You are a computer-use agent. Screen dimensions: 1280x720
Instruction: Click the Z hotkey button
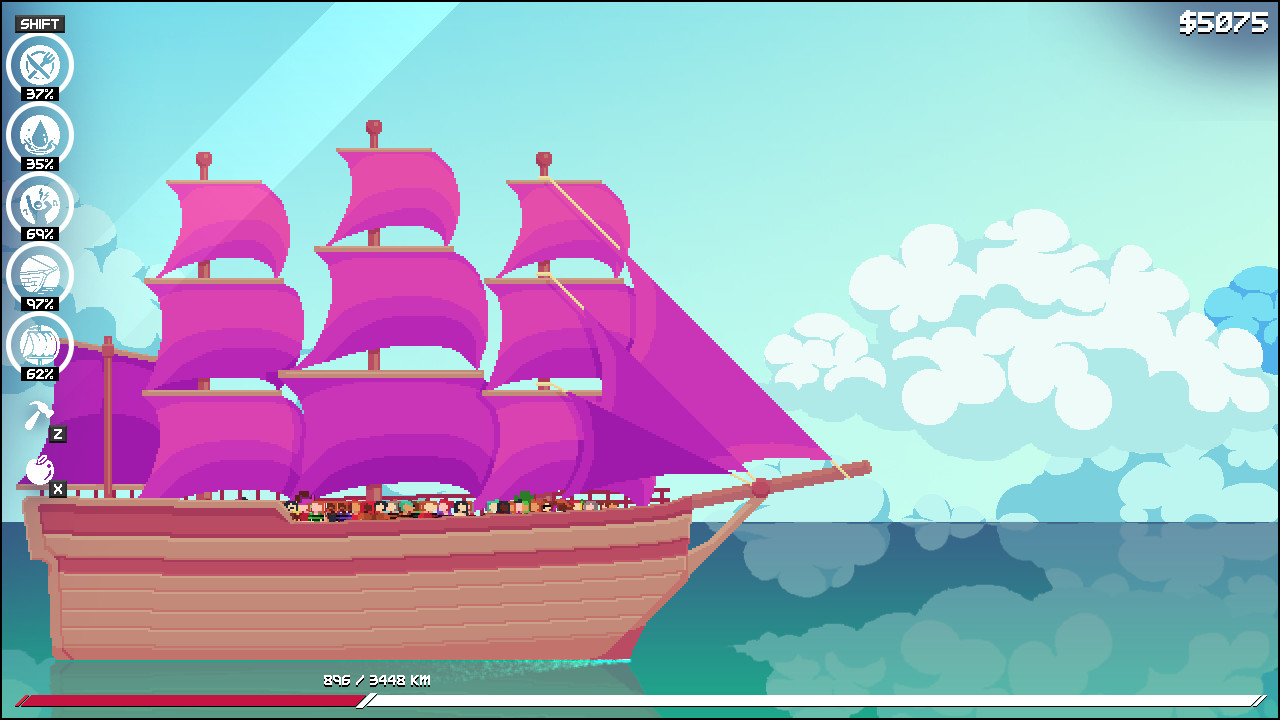(x=56, y=434)
